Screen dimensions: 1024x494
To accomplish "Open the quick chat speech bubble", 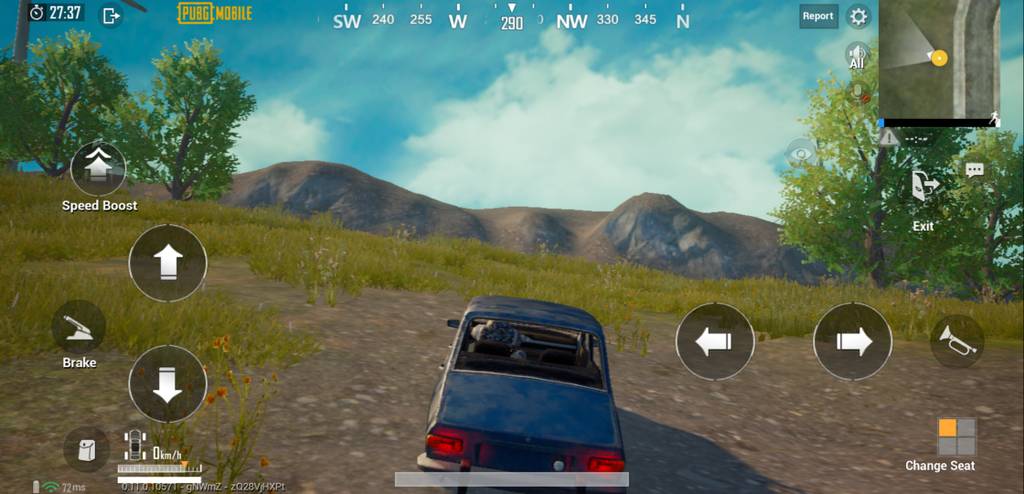I will [975, 170].
